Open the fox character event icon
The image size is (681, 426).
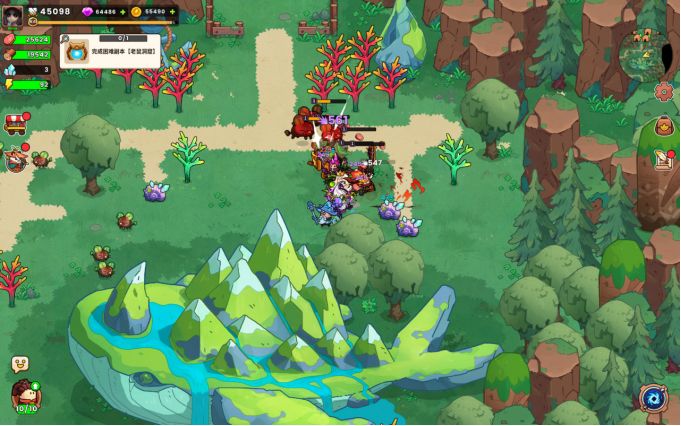14,158
